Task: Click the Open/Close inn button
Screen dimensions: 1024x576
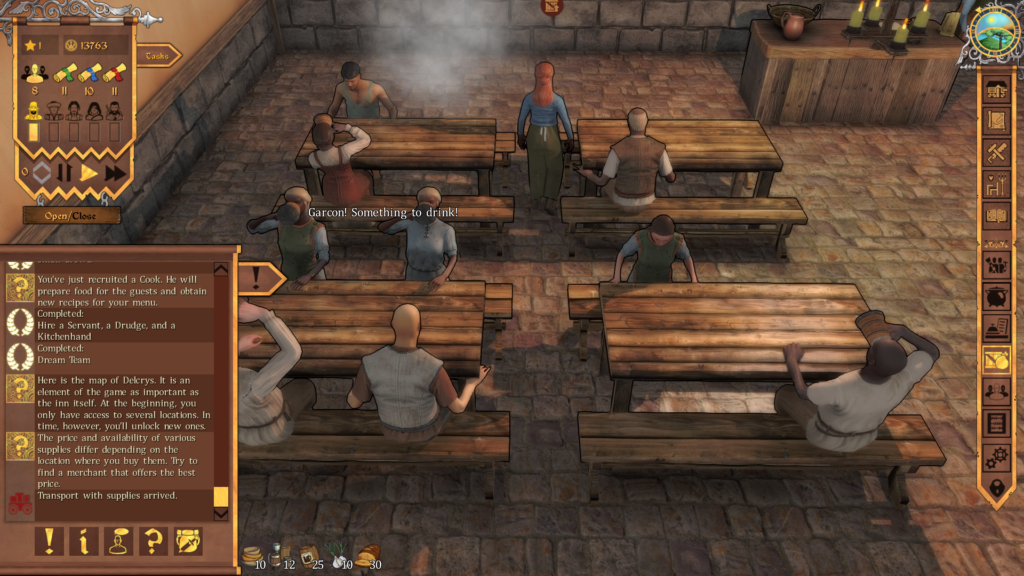Action: [72, 215]
